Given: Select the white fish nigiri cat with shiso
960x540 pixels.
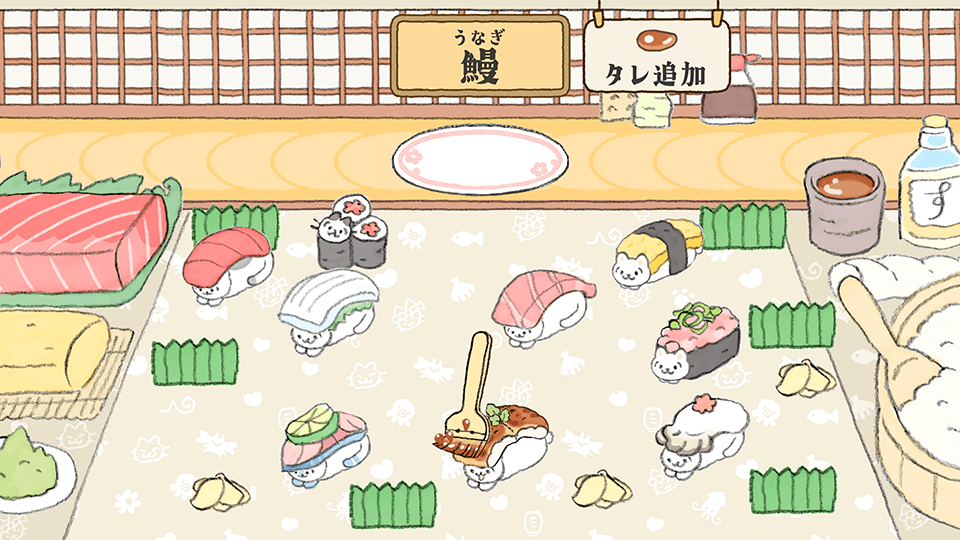Looking at the screenshot, I should click(x=327, y=312).
